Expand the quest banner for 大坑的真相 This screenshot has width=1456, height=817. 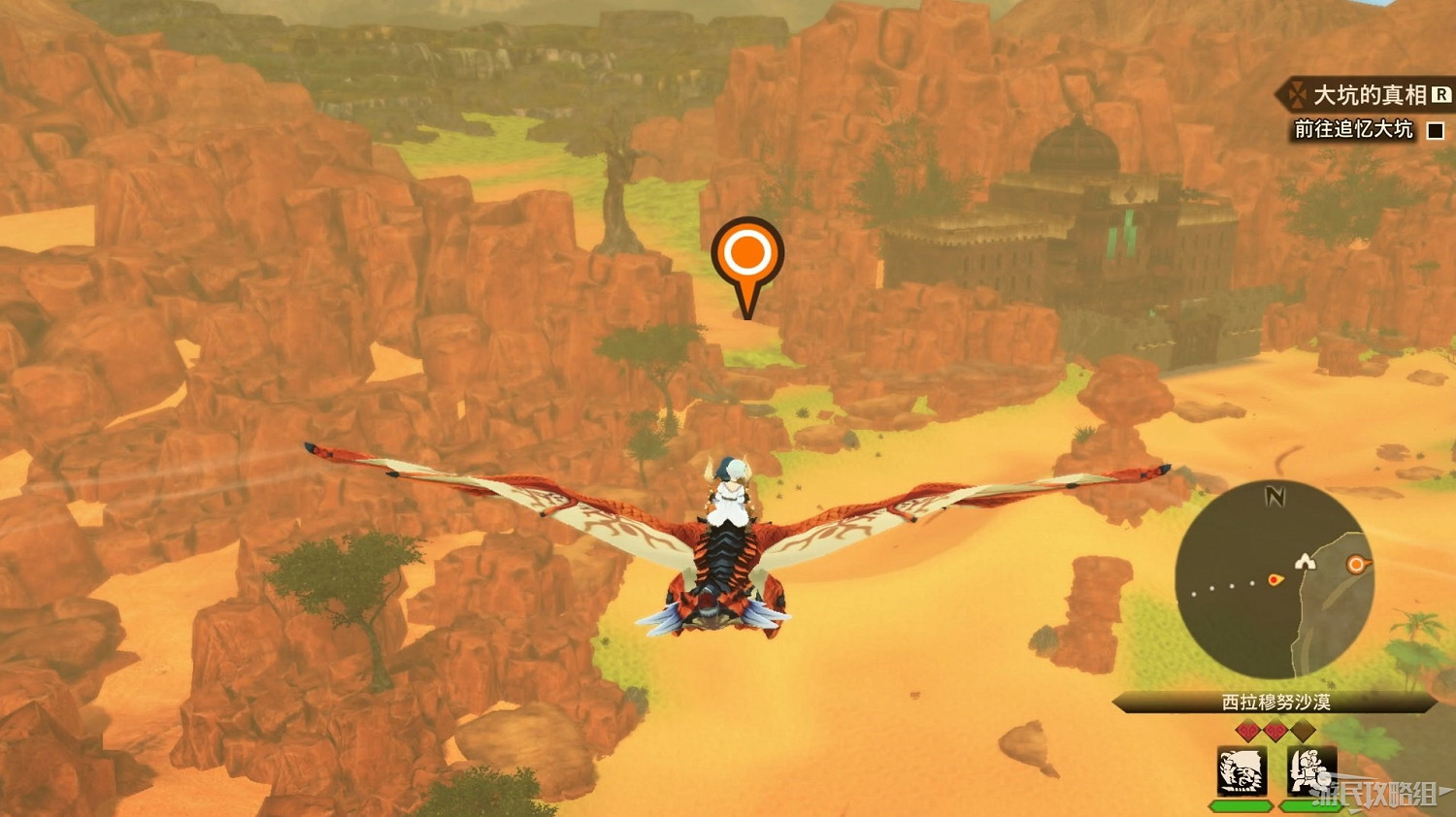(1359, 95)
